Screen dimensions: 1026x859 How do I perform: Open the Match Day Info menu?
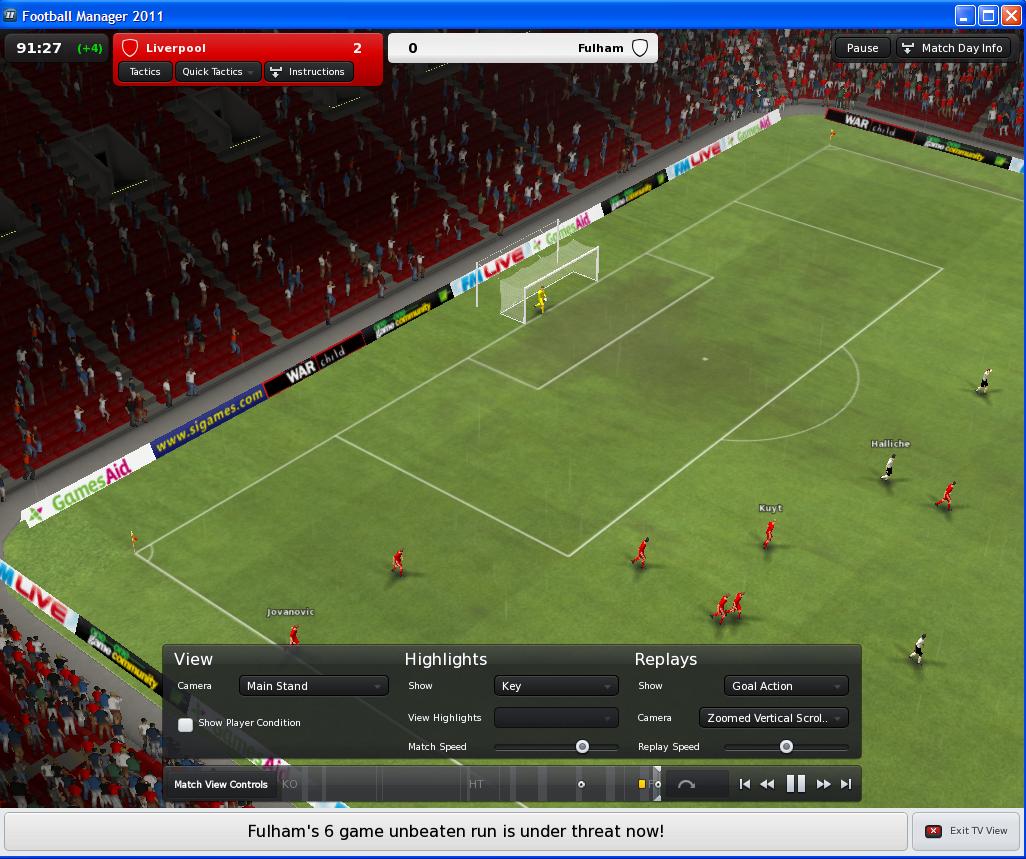[x=952, y=48]
